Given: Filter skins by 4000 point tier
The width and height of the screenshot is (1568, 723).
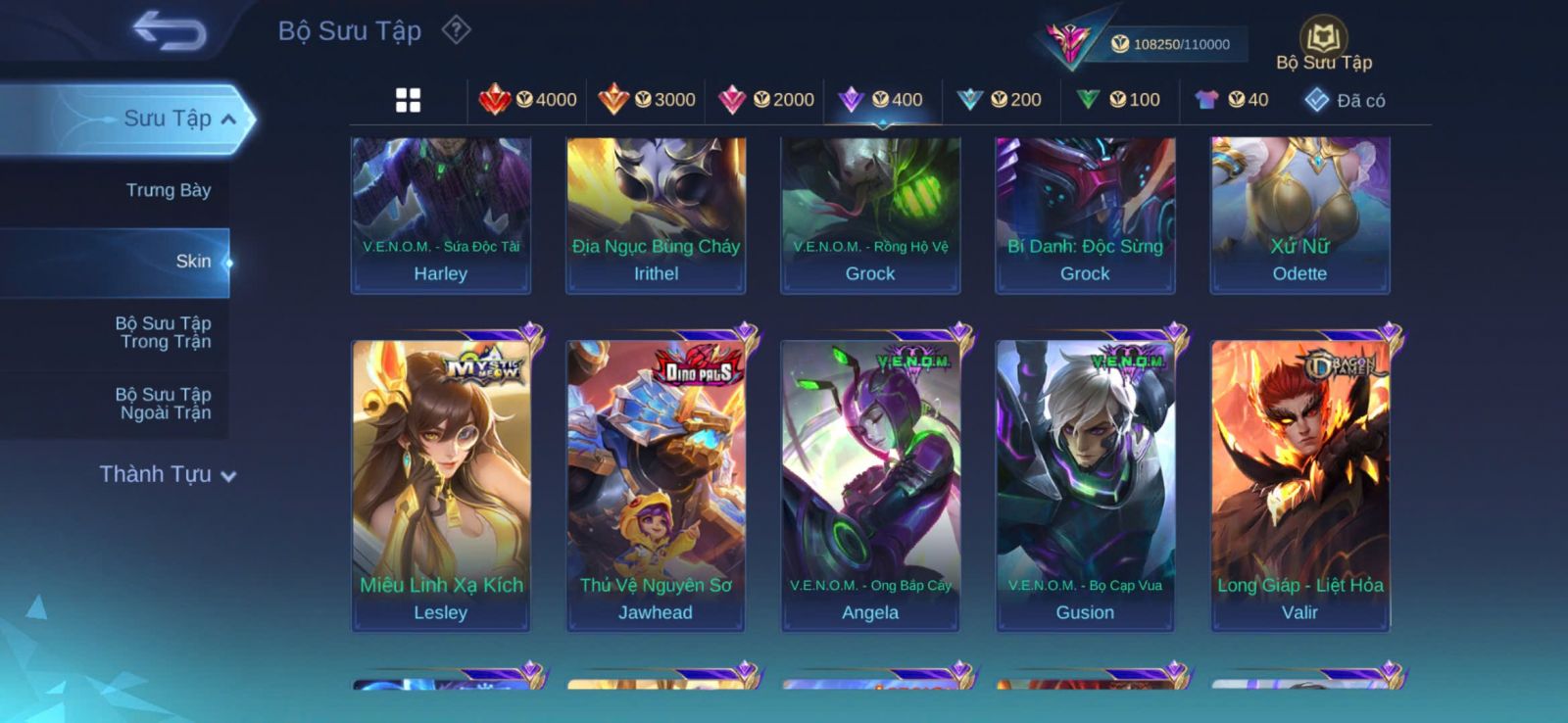Looking at the screenshot, I should point(528,100).
